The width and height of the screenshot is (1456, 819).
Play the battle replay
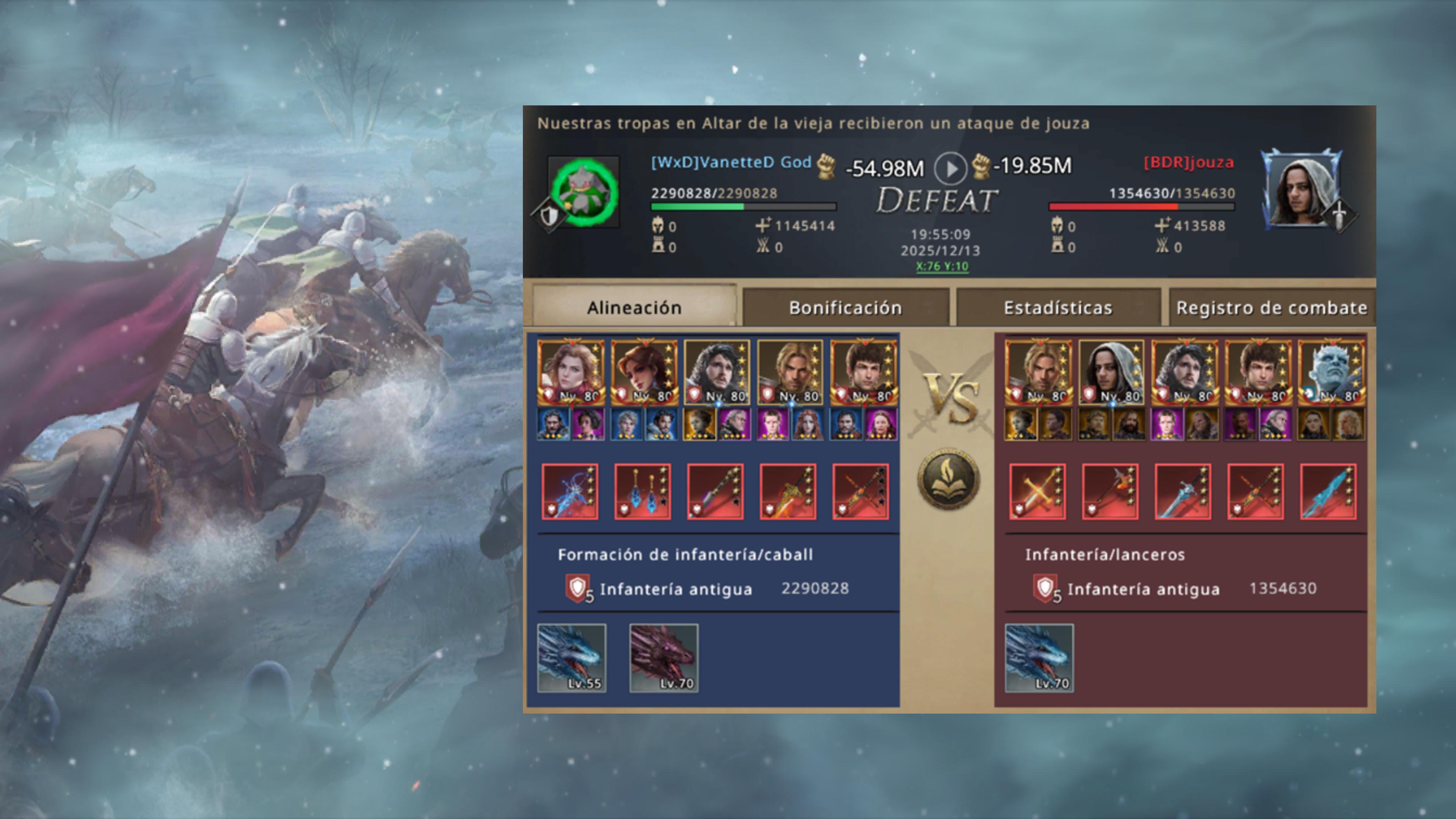pos(950,168)
